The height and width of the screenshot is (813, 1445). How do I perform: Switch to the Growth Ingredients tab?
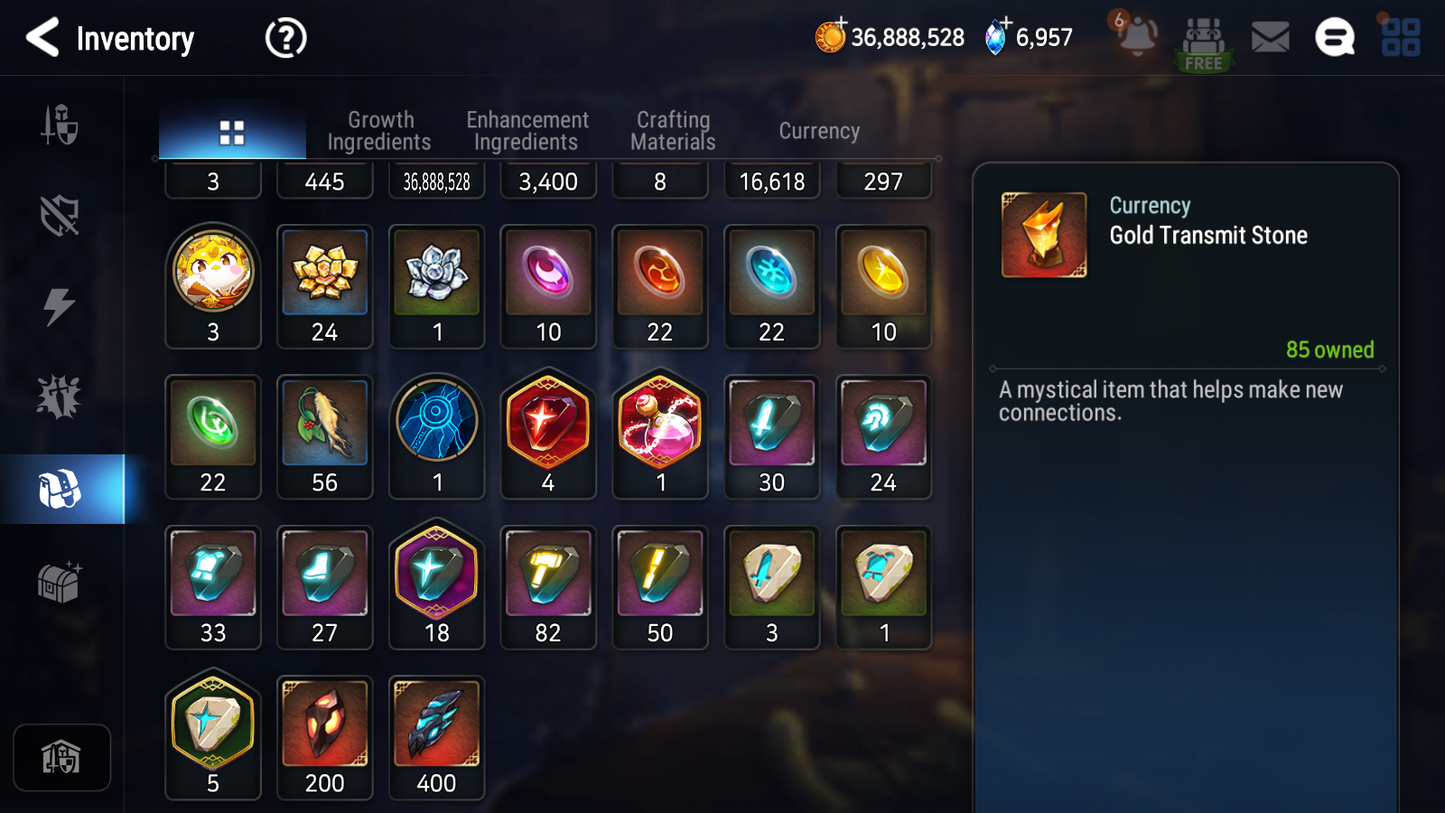(x=379, y=131)
